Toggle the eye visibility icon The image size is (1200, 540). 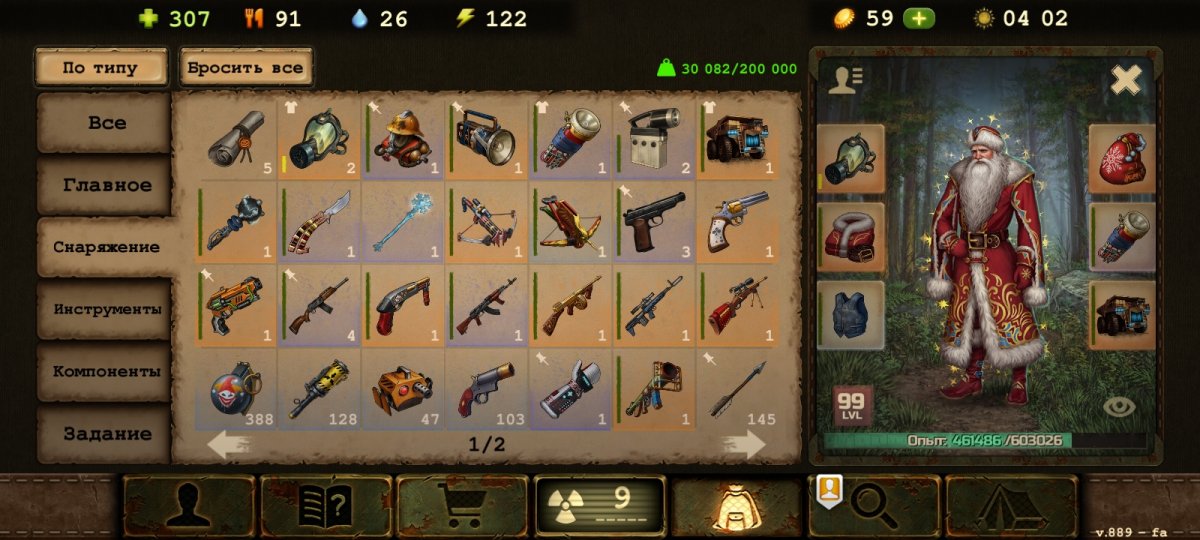coord(1120,407)
